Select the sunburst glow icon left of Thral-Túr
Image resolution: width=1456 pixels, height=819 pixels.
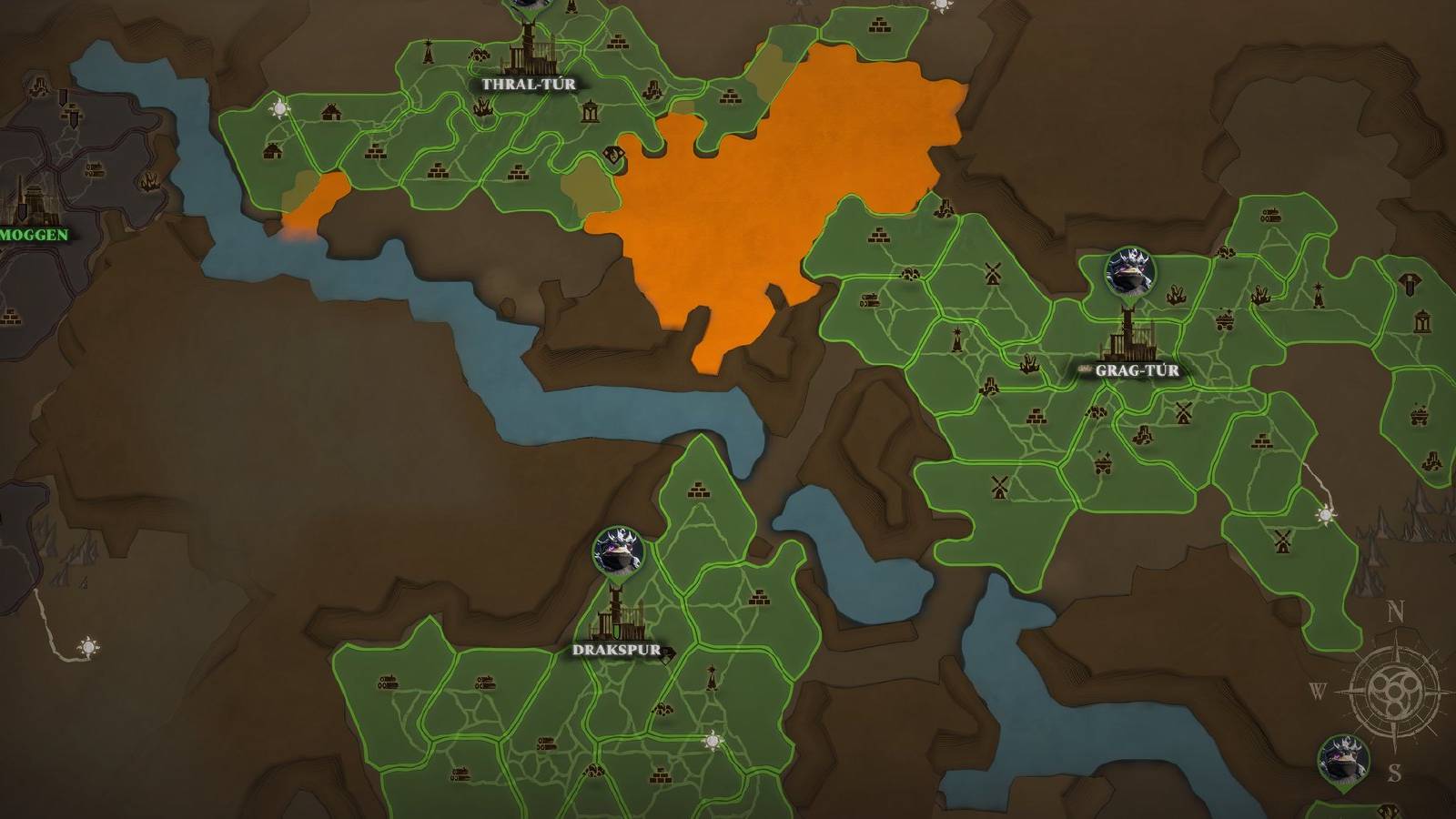[x=278, y=109]
